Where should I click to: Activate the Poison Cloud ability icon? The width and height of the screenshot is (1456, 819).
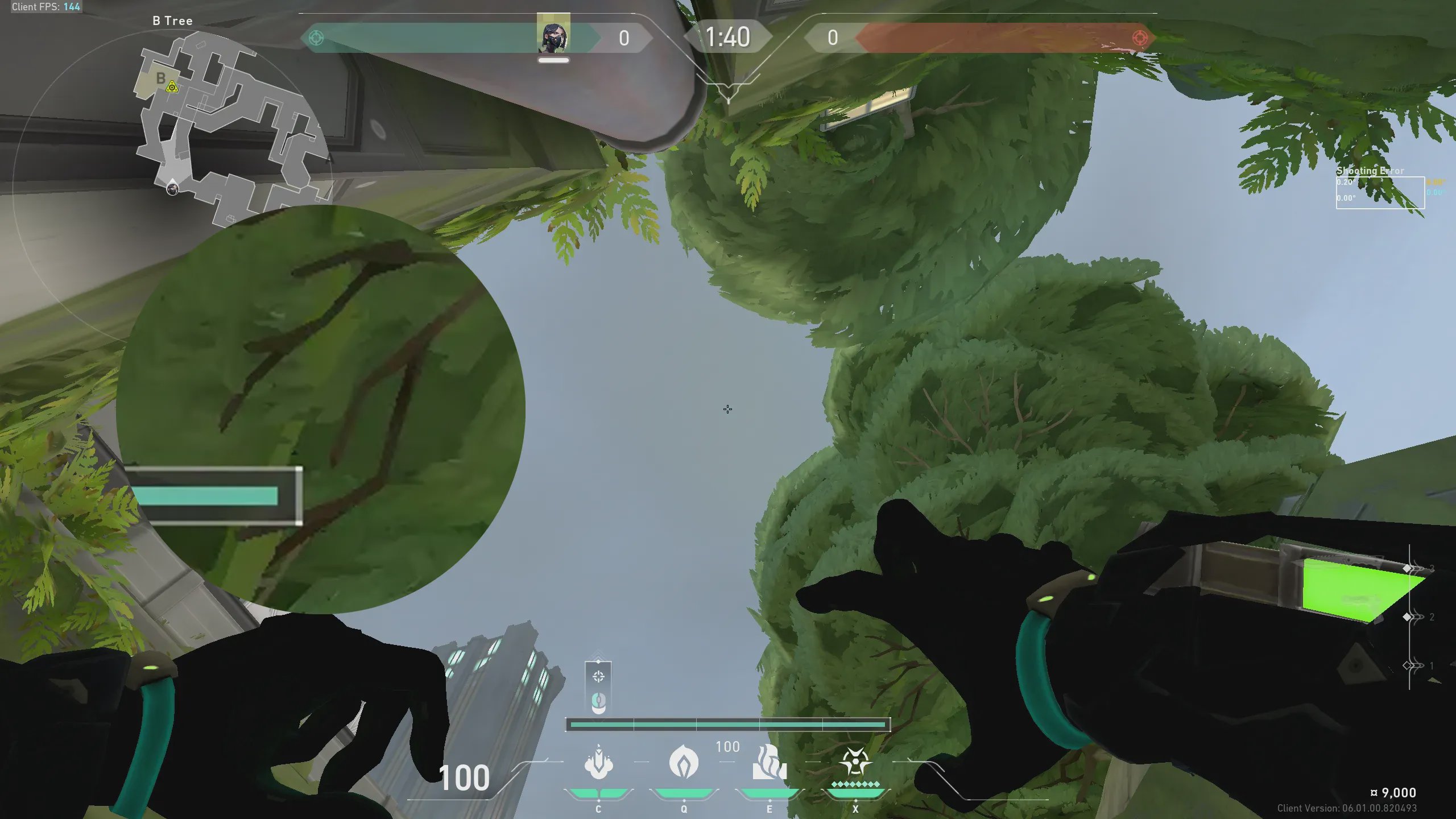point(684,762)
